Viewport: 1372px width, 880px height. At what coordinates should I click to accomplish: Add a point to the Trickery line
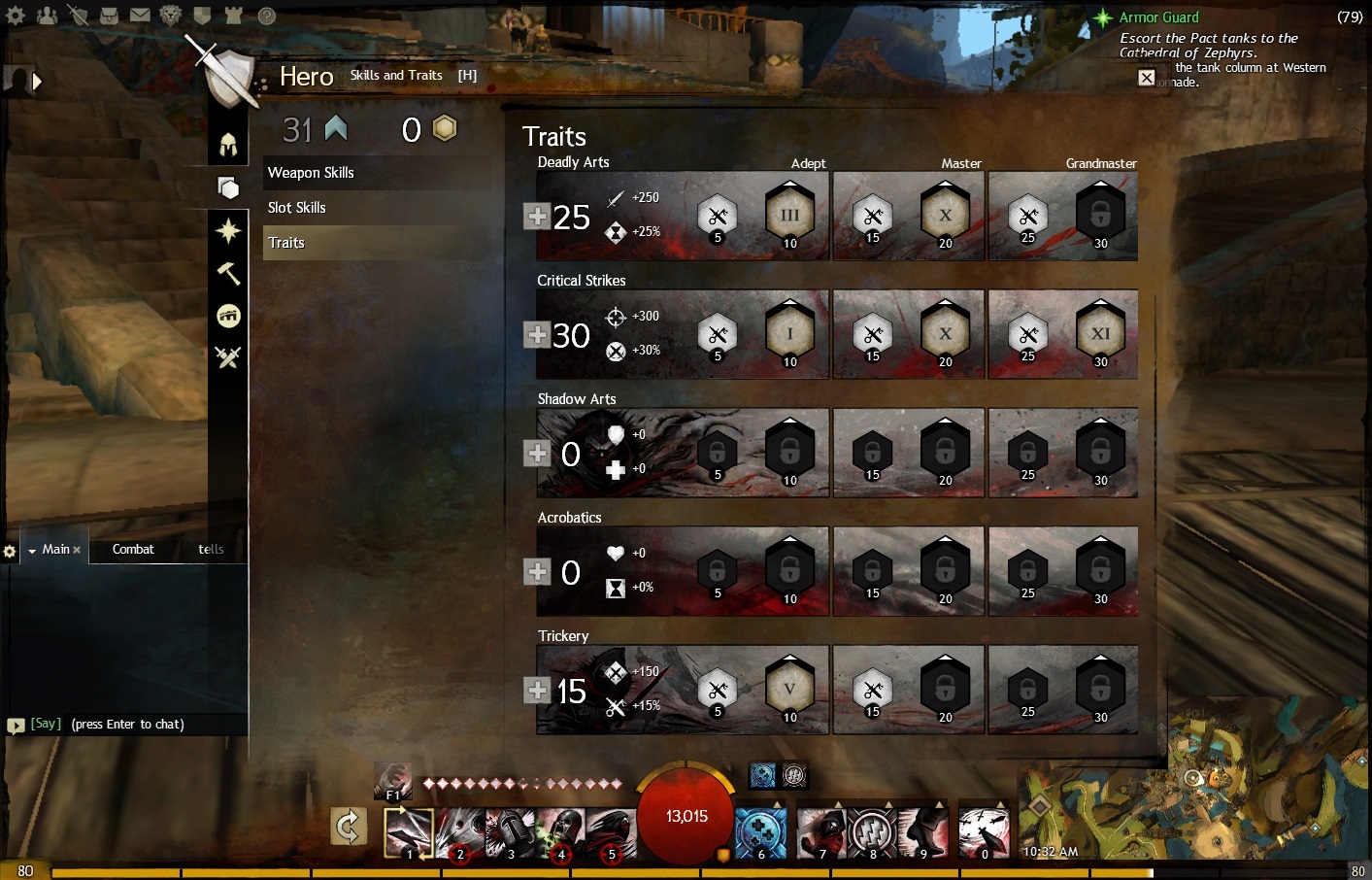[537, 690]
